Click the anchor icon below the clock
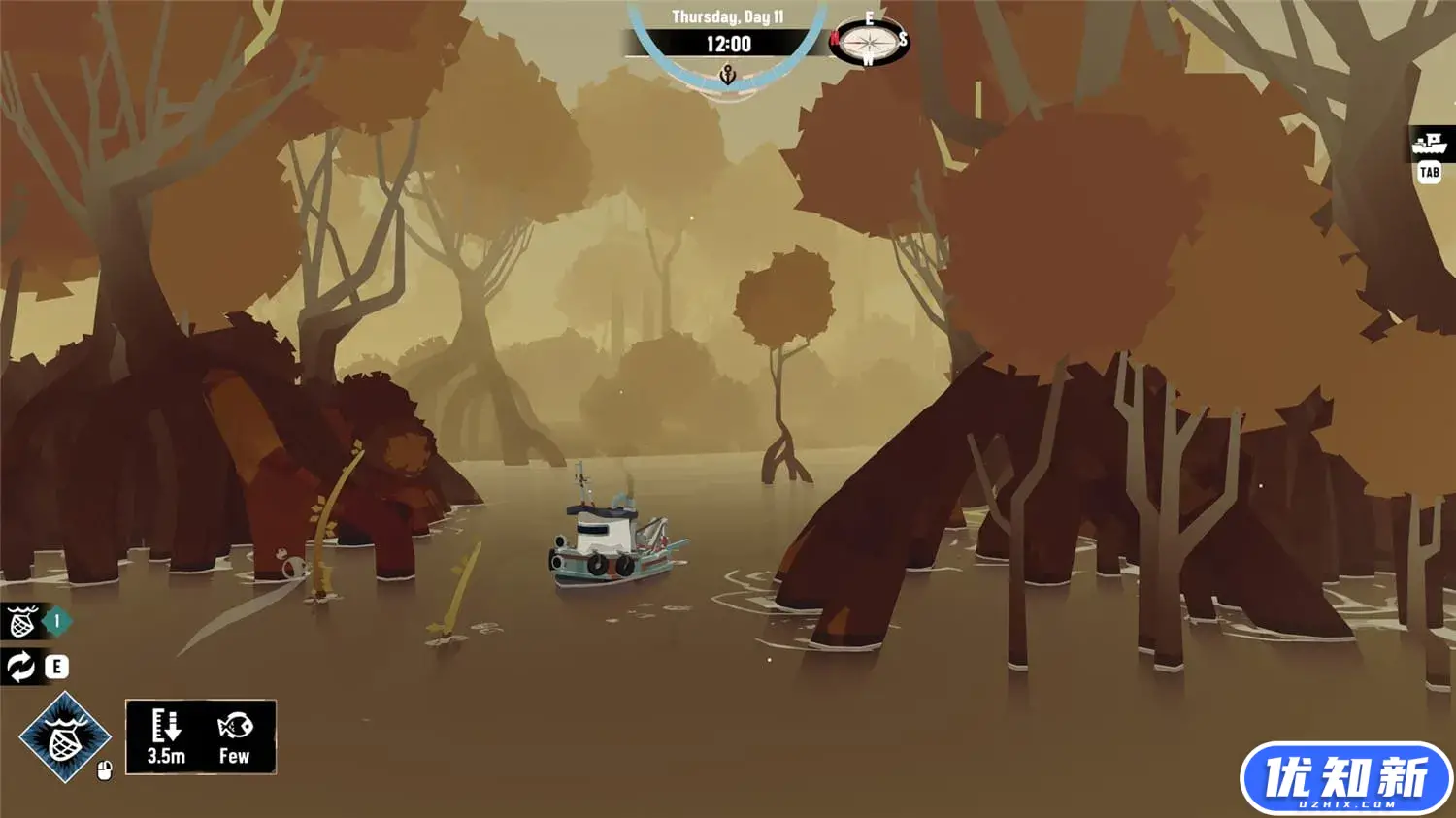This screenshot has height=818, width=1456. tap(727, 75)
